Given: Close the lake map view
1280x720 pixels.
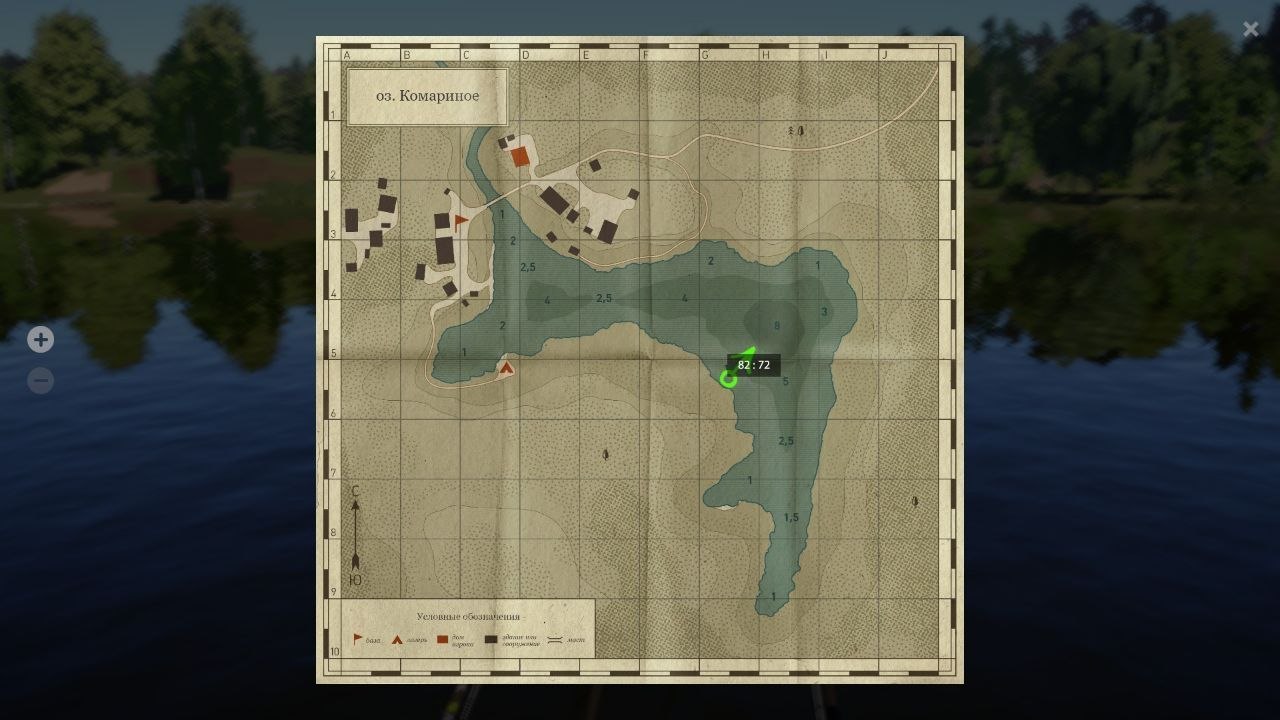Looking at the screenshot, I should [x=1250, y=28].
